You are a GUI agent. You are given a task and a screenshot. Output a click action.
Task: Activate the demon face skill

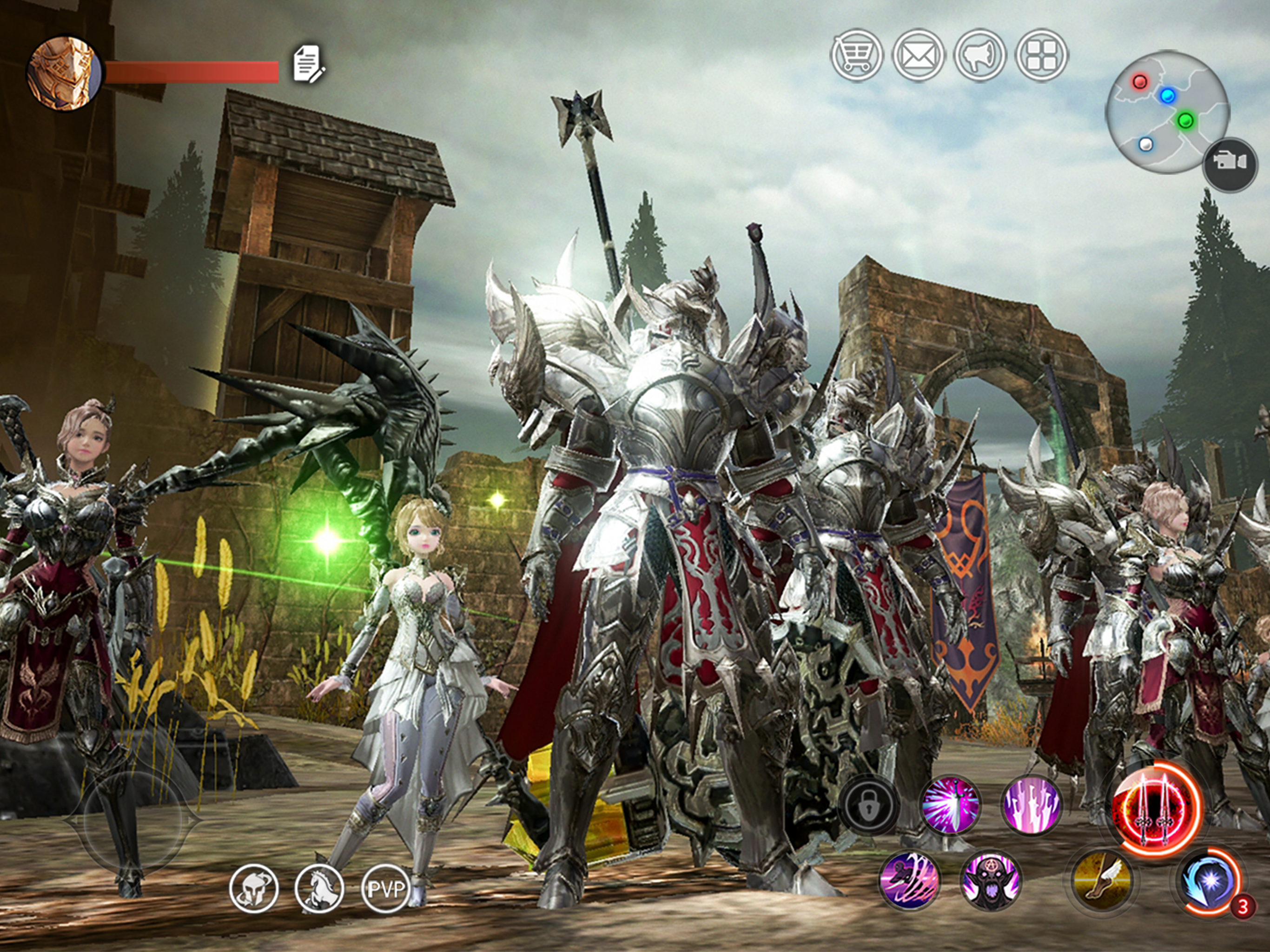991,881
